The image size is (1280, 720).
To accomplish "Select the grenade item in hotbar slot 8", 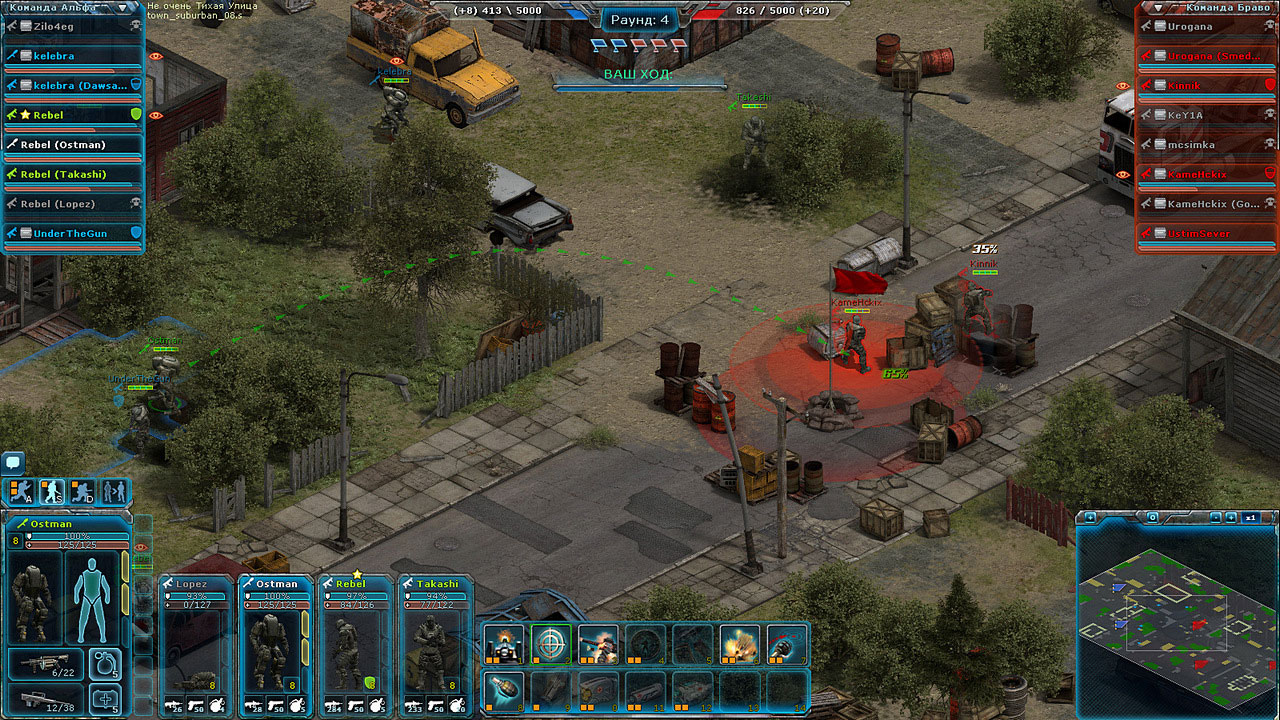I will pos(502,690).
